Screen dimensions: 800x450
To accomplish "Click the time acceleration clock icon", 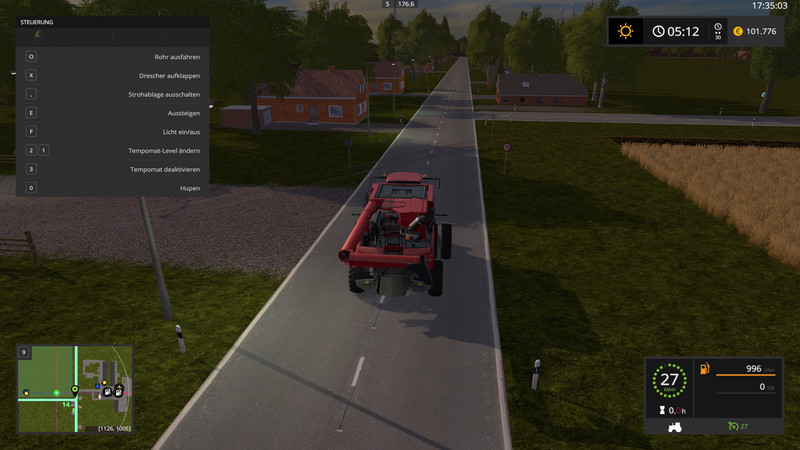I will click(x=659, y=31).
